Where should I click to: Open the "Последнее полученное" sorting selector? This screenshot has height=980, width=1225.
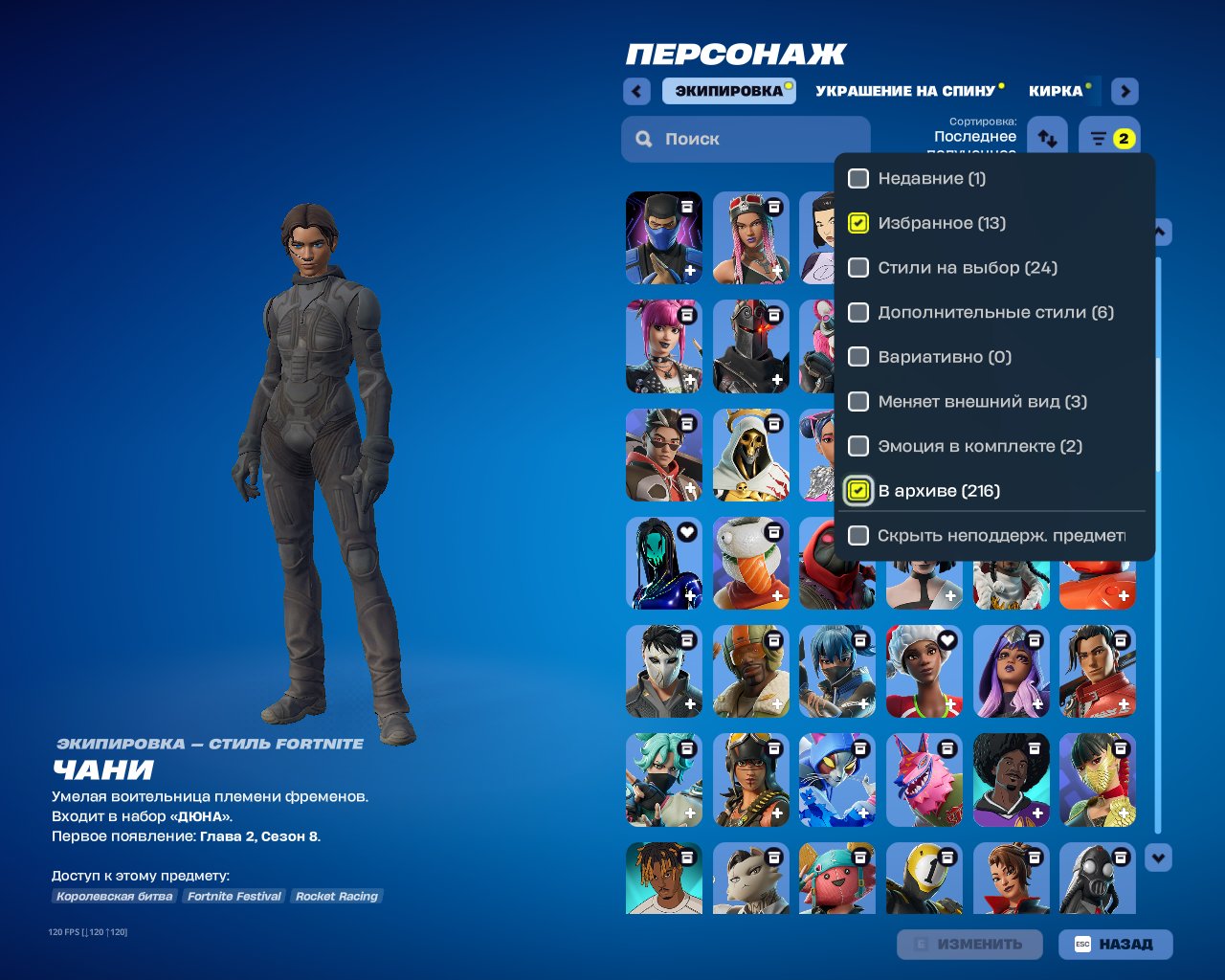pyautogui.click(x=974, y=138)
